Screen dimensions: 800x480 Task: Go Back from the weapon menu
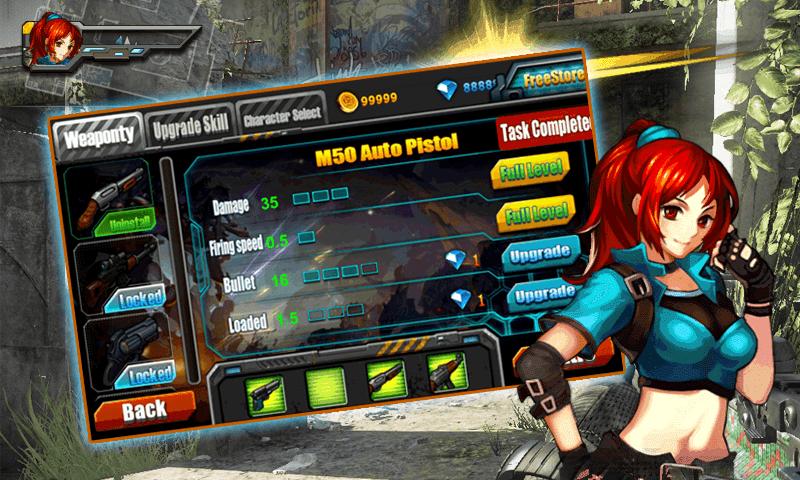coord(144,409)
